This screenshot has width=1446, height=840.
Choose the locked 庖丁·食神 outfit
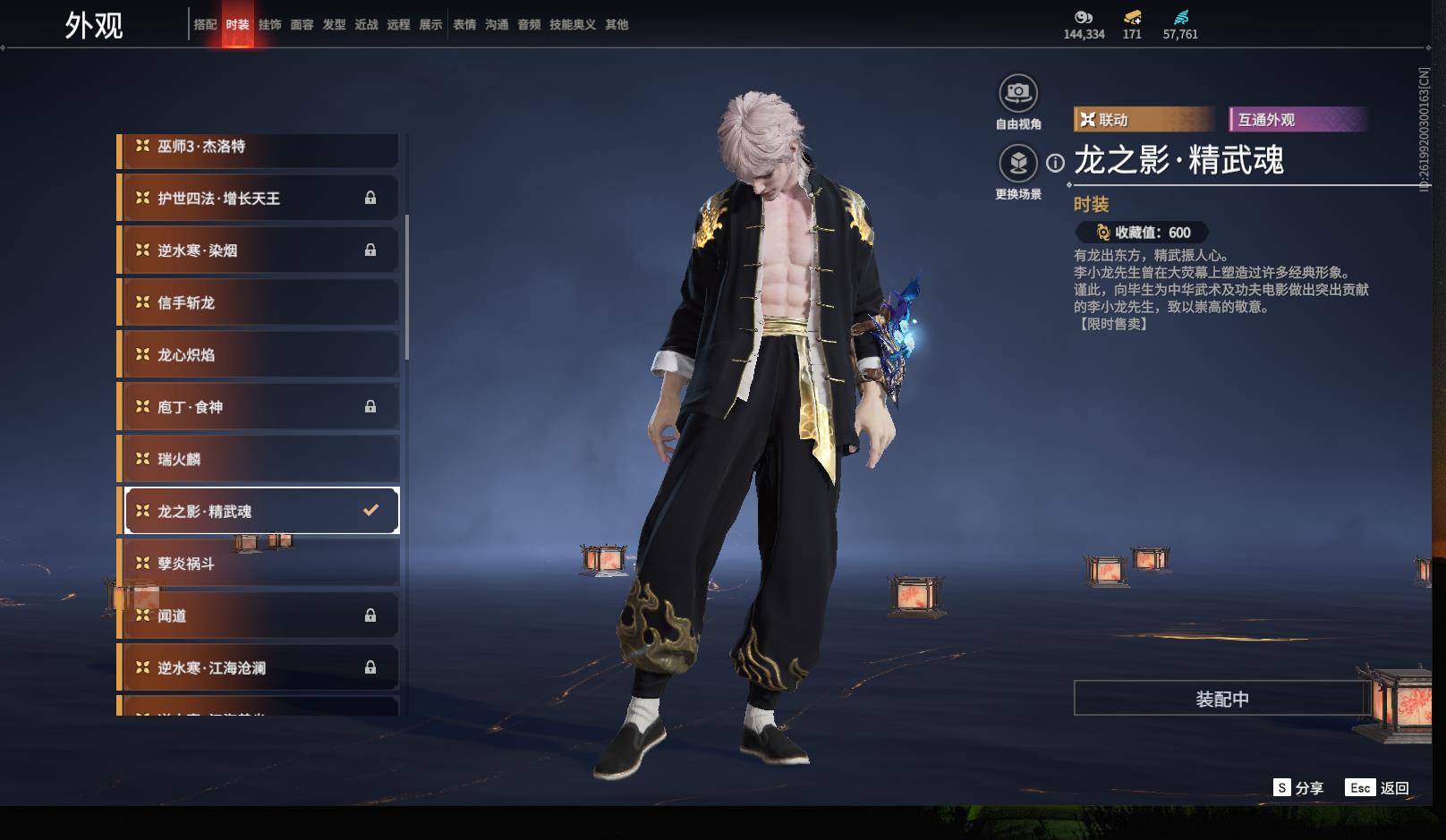click(259, 407)
